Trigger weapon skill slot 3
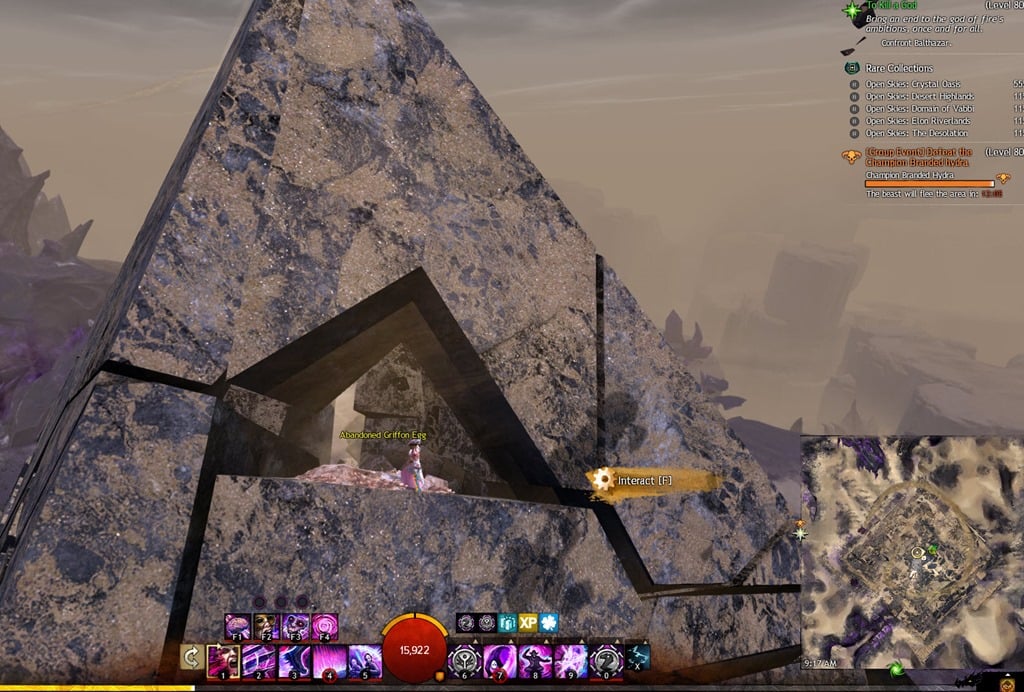 pyautogui.click(x=294, y=661)
